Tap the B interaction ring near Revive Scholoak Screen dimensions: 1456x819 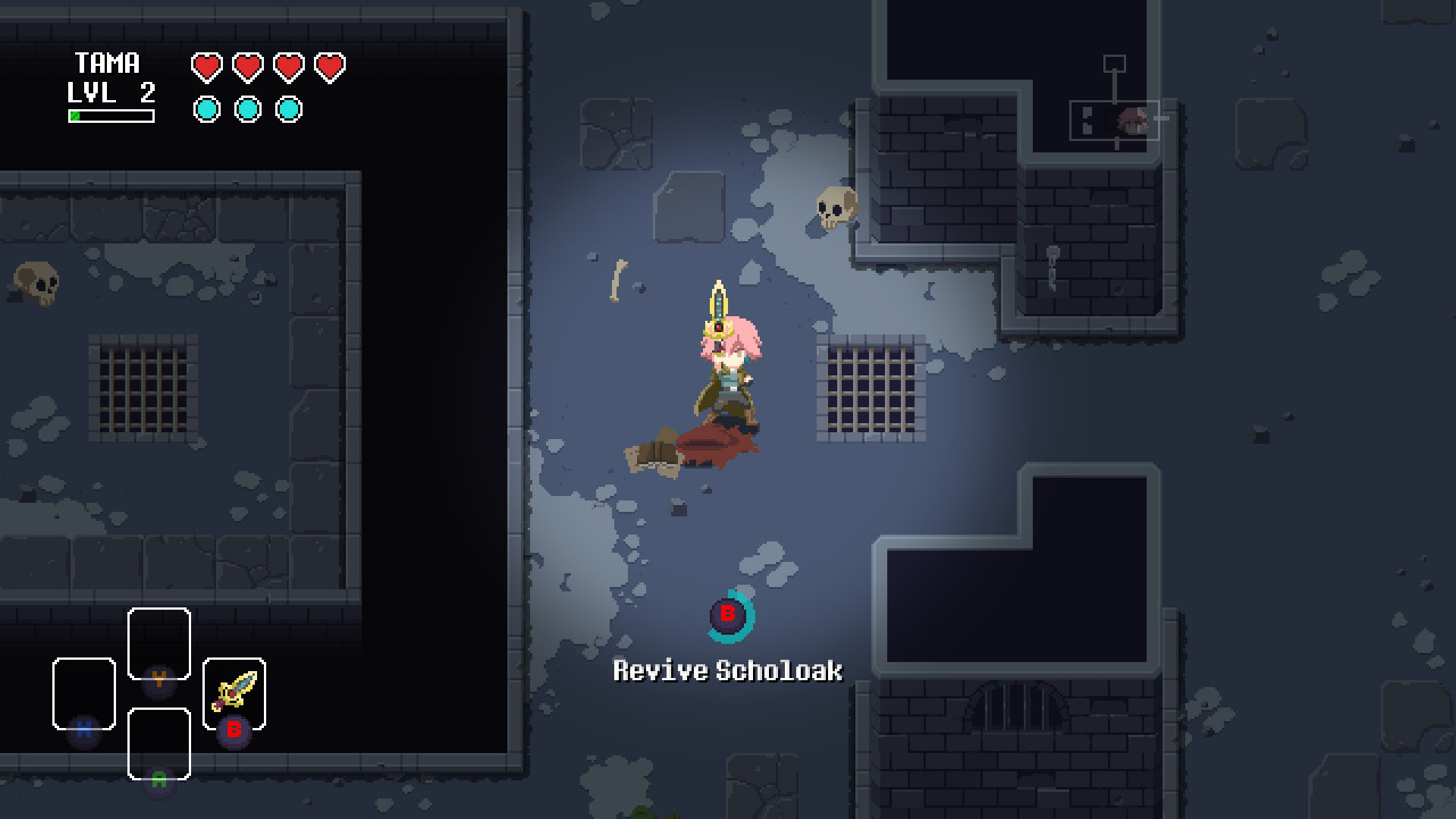click(x=729, y=616)
